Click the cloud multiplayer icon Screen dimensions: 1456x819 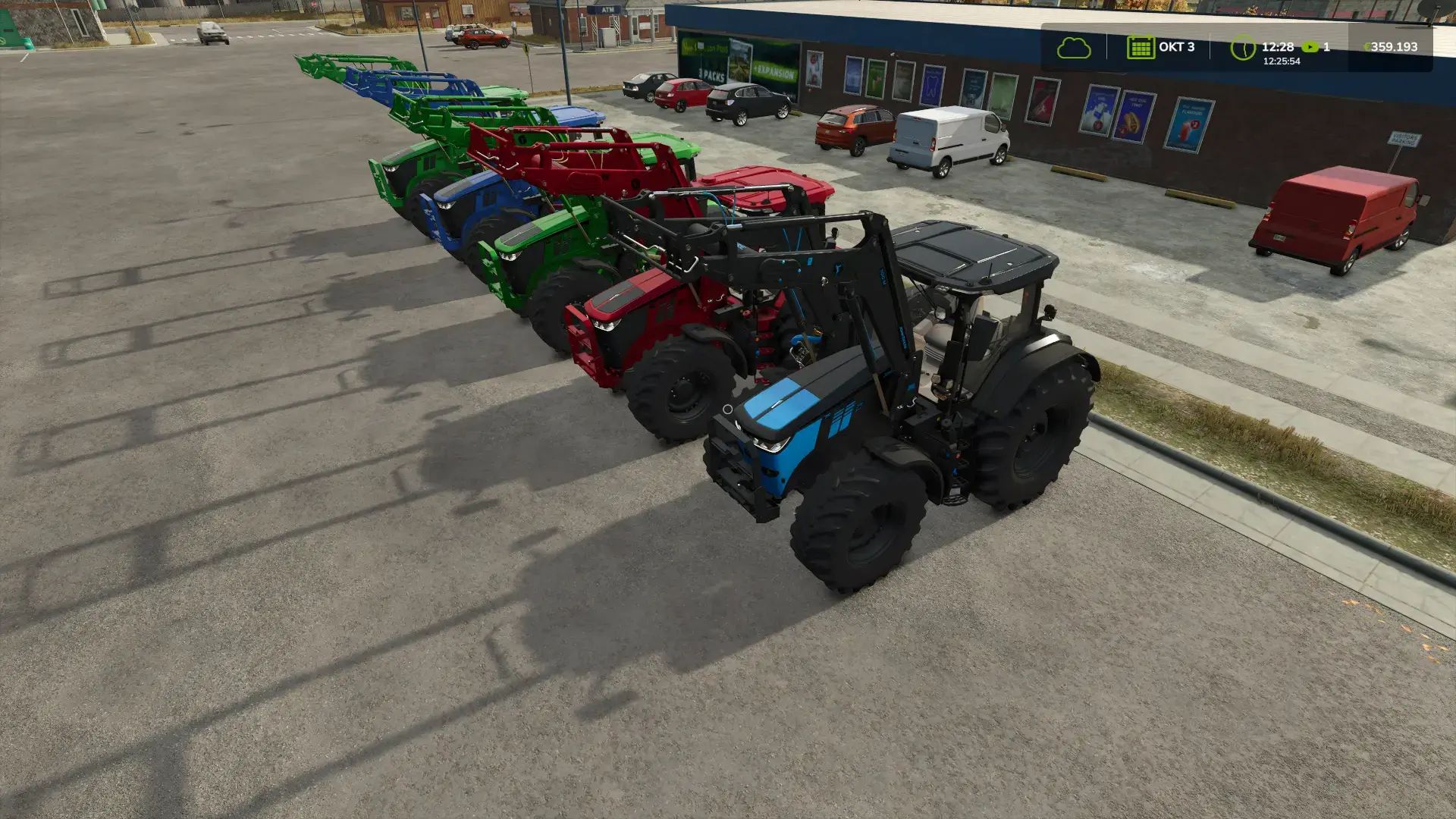[1075, 48]
